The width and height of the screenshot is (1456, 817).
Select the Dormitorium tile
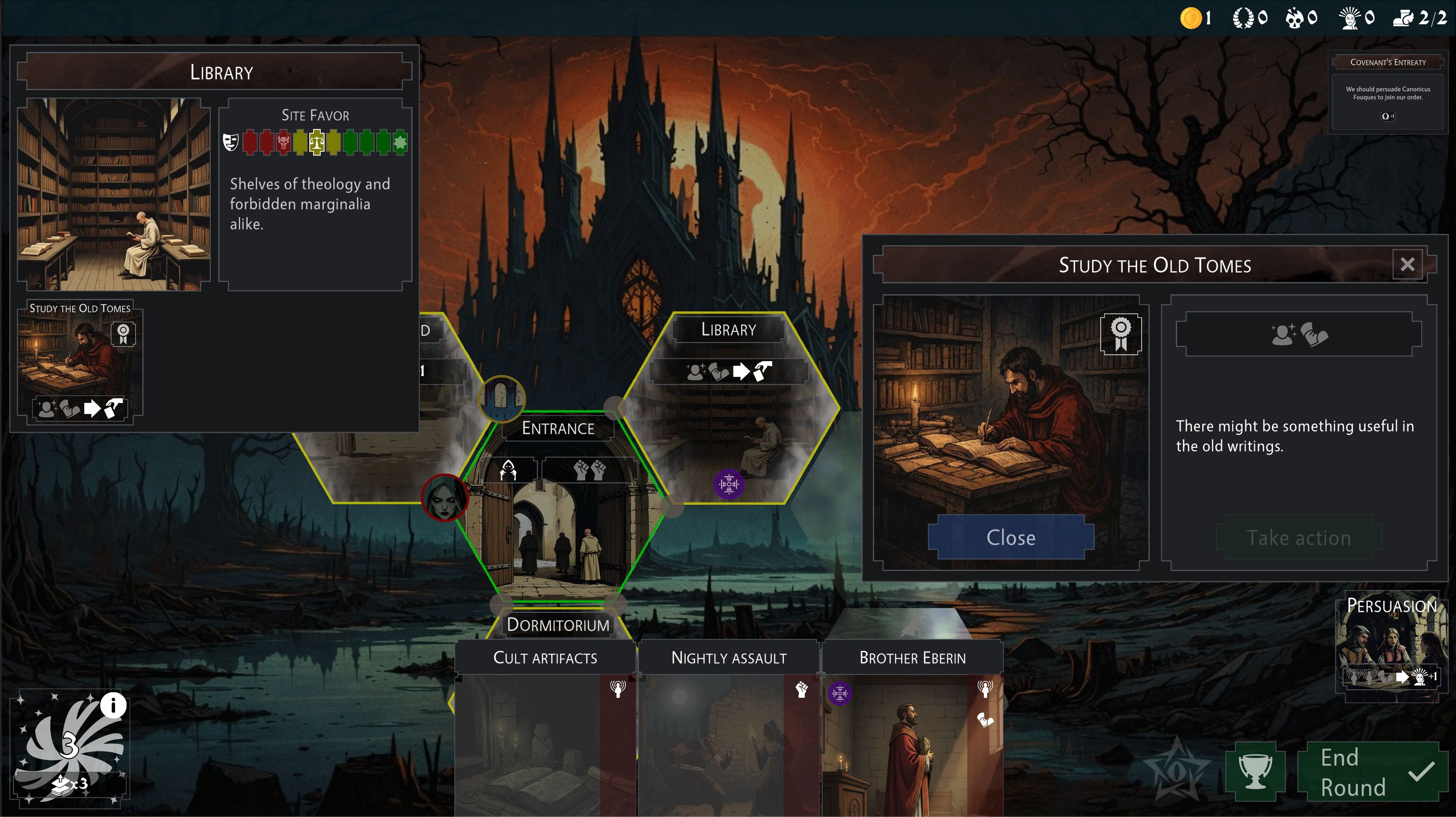[x=558, y=625]
